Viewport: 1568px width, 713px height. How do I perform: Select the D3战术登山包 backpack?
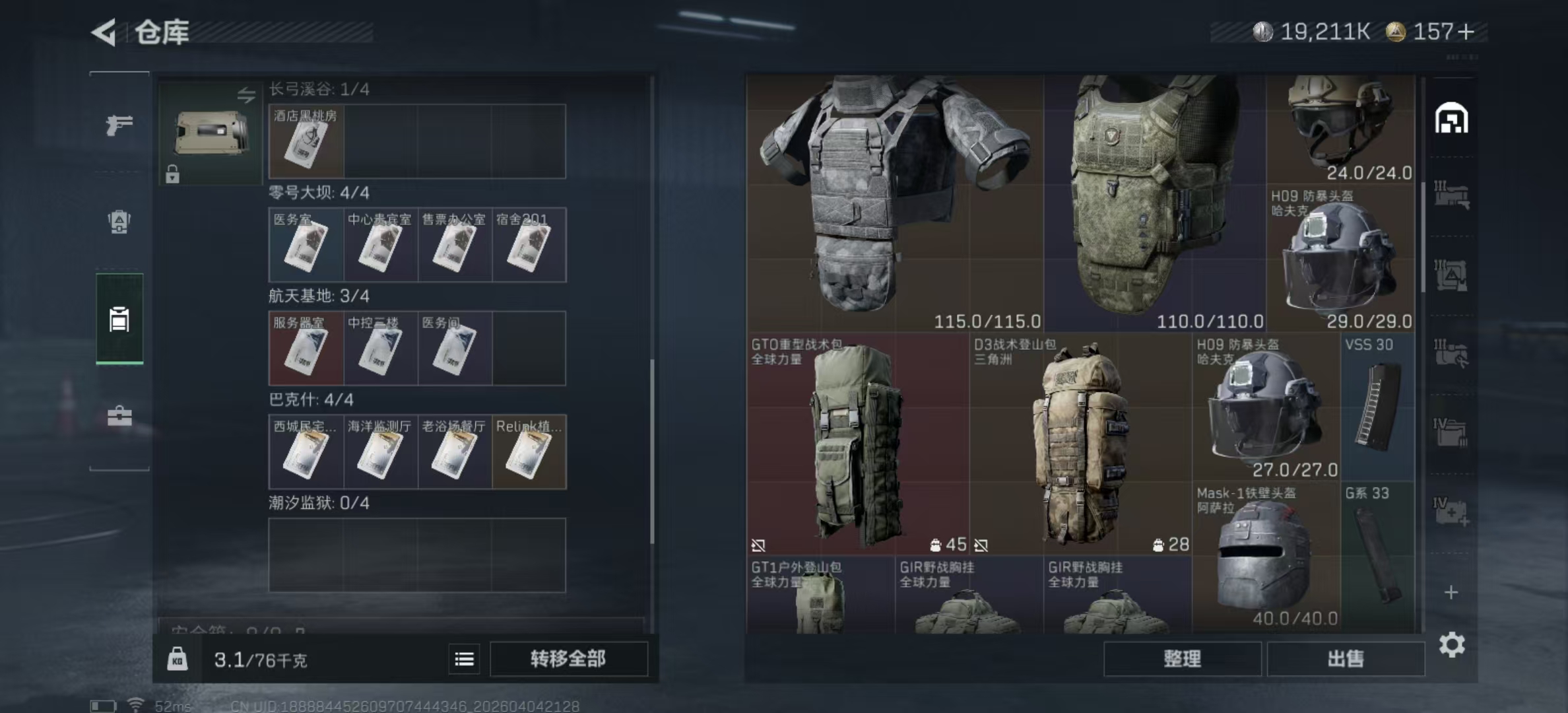click(1080, 444)
